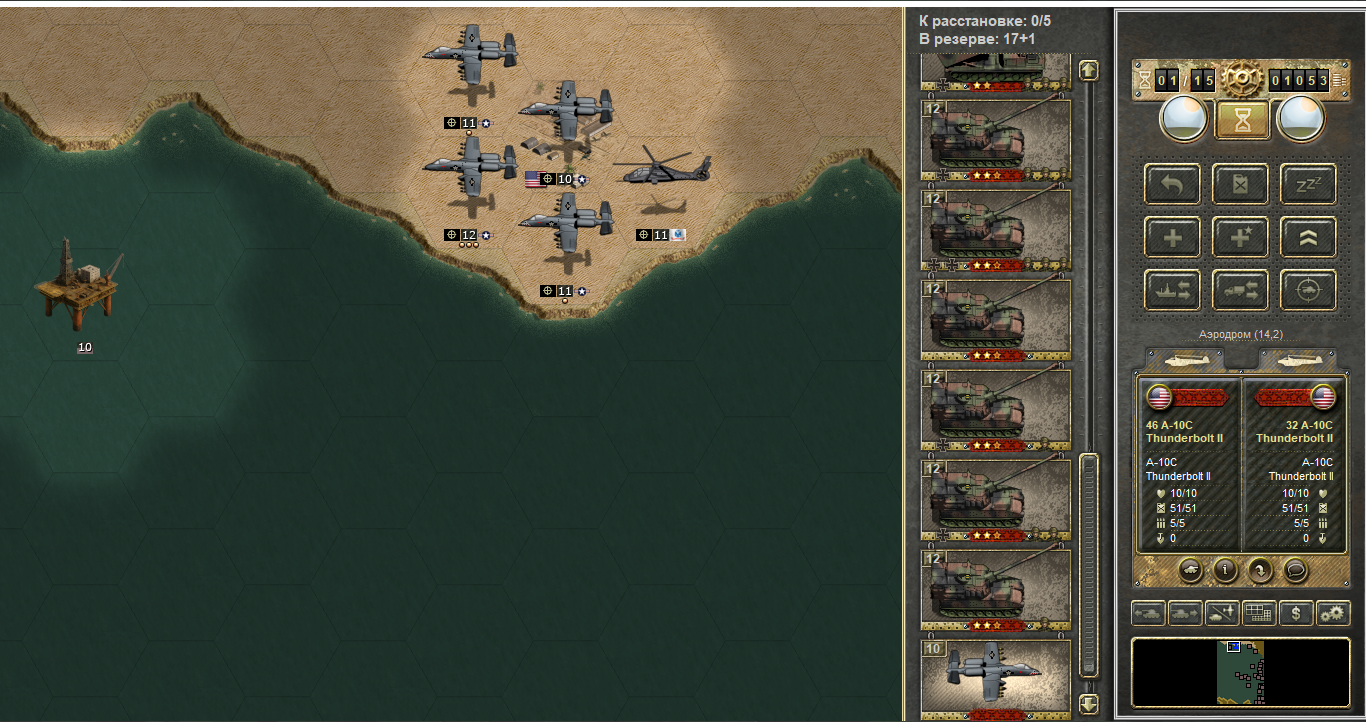Open the gears settings button

tap(1333, 613)
